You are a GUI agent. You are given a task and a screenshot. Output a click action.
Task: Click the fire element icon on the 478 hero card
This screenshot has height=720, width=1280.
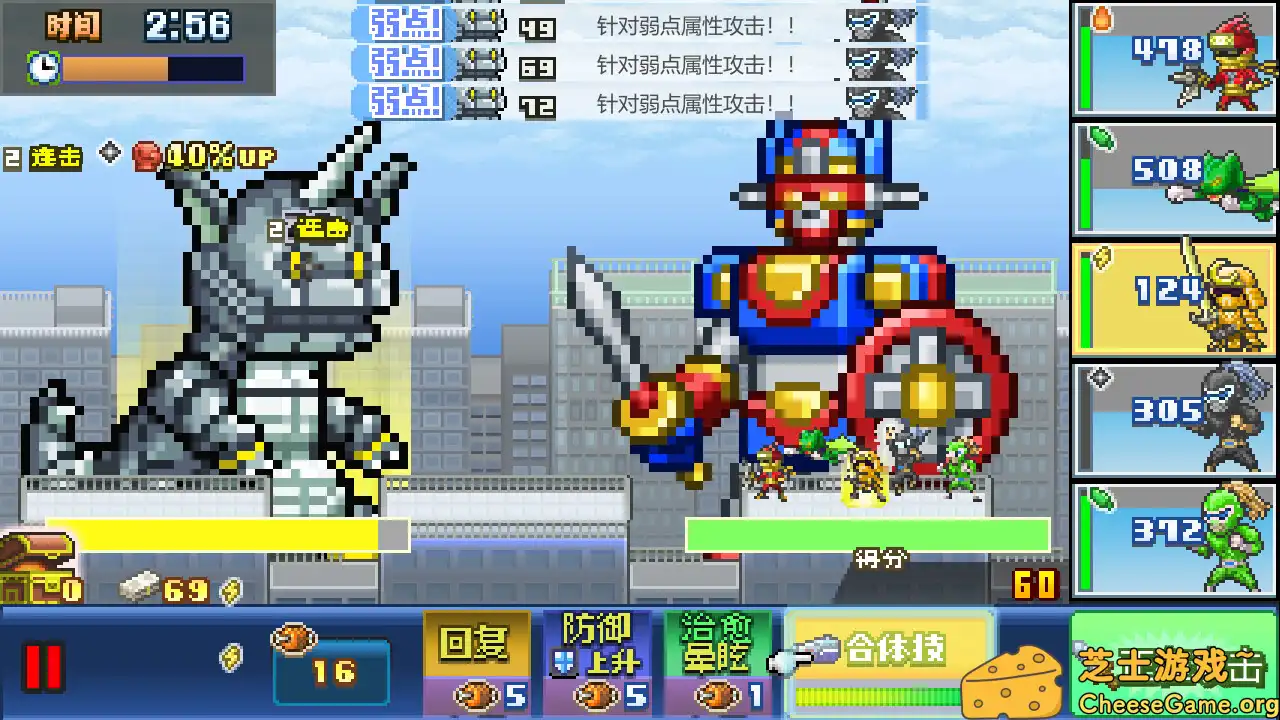pyautogui.click(x=1103, y=18)
